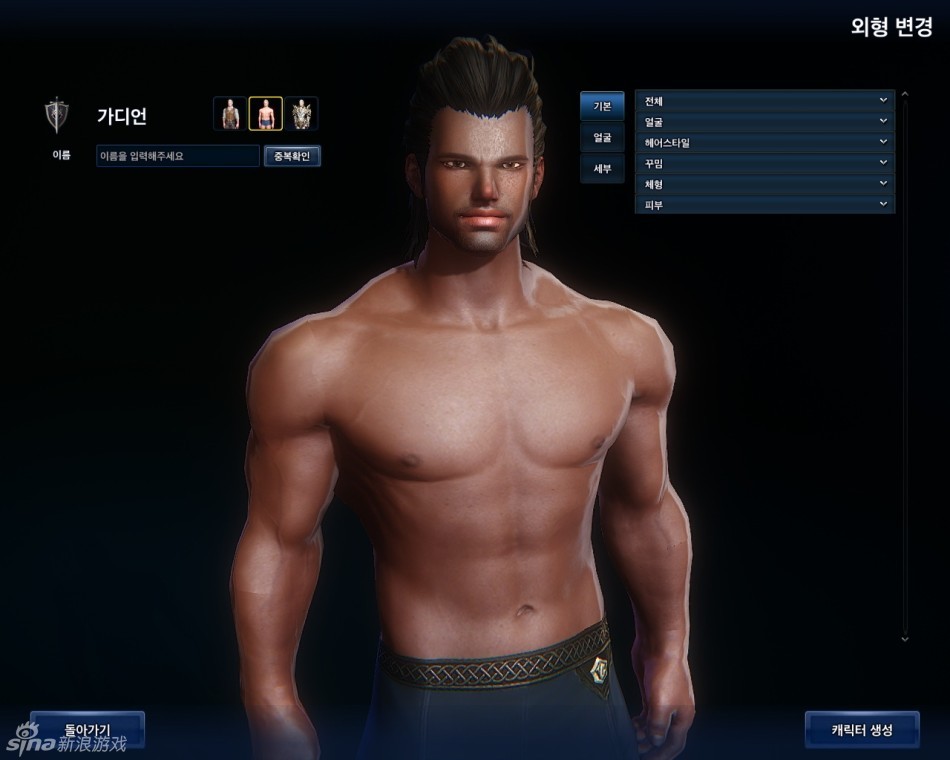Image resolution: width=950 pixels, height=760 pixels.
Task: Expand the 얼굴 (Face) dropdown row
Action: pyautogui.click(x=764, y=121)
